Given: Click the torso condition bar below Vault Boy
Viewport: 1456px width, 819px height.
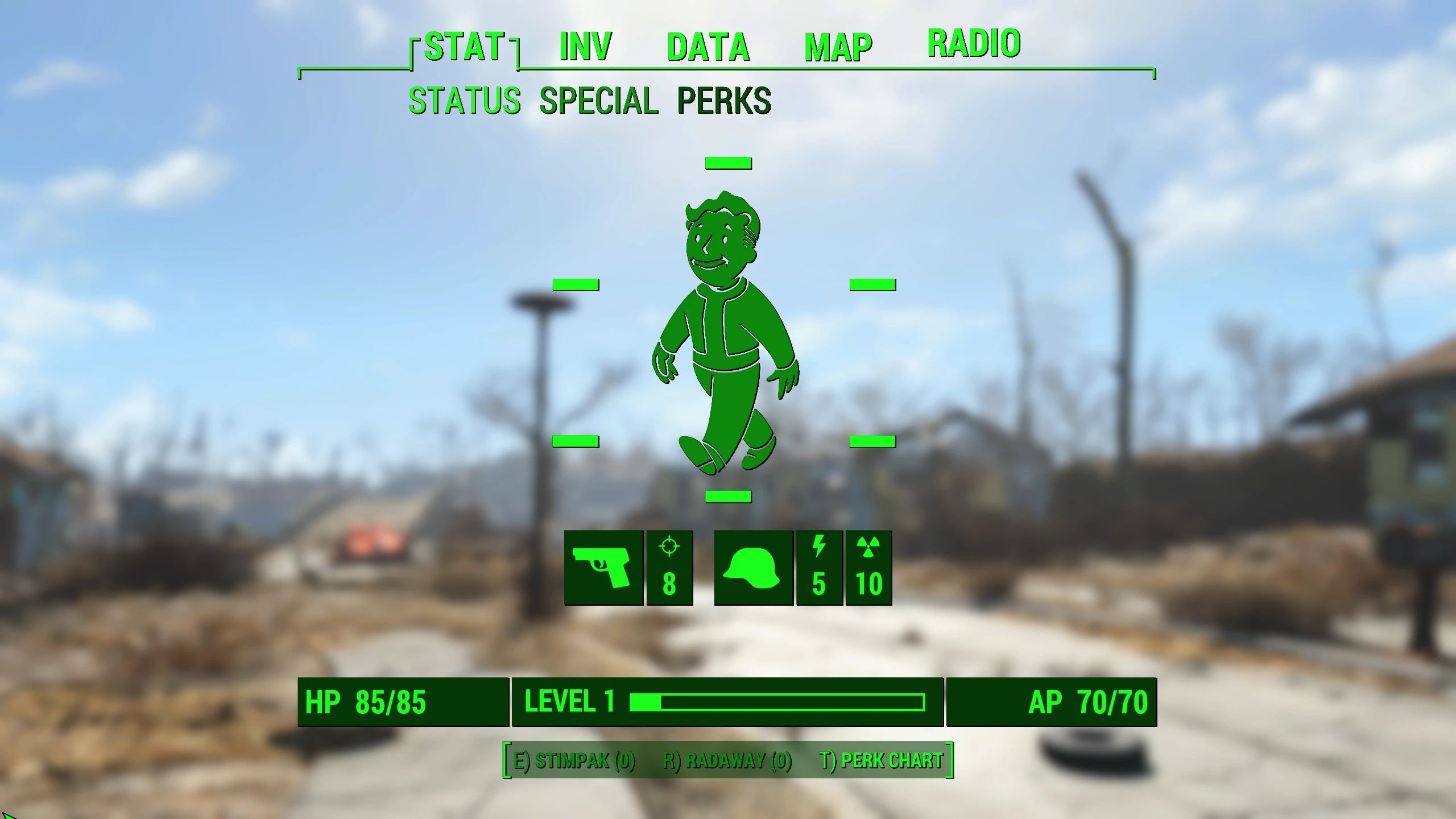Looking at the screenshot, I should [728, 496].
